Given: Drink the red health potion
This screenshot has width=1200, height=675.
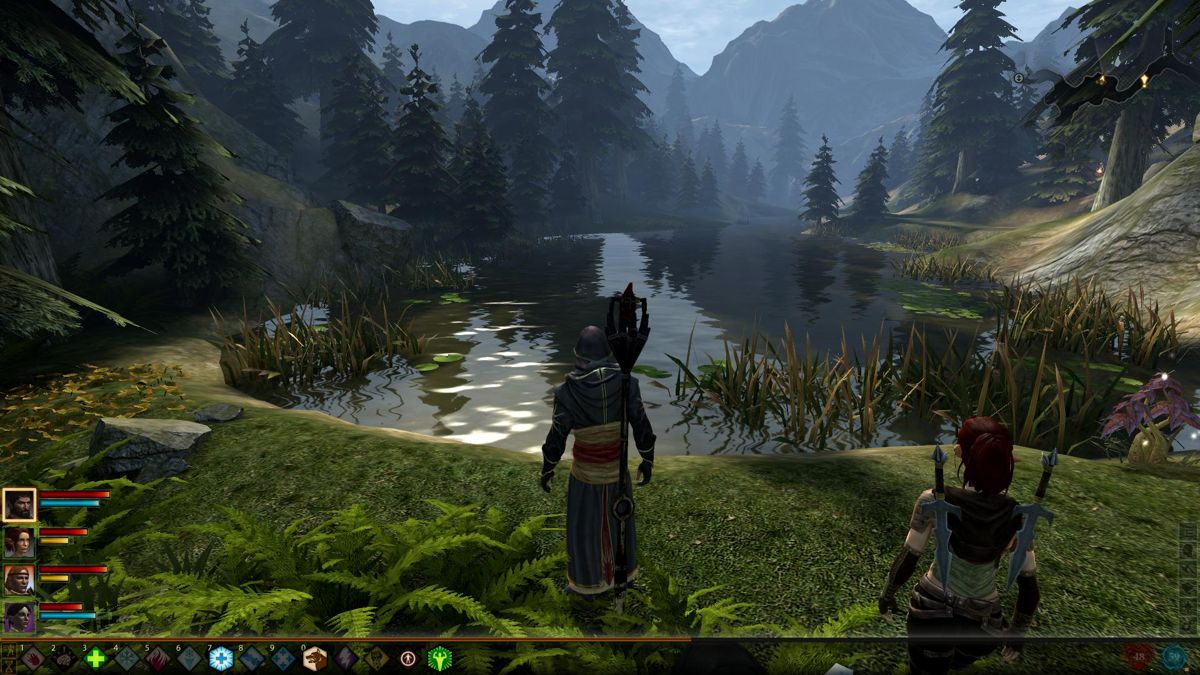Looking at the screenshot, I should (1139, 656).
